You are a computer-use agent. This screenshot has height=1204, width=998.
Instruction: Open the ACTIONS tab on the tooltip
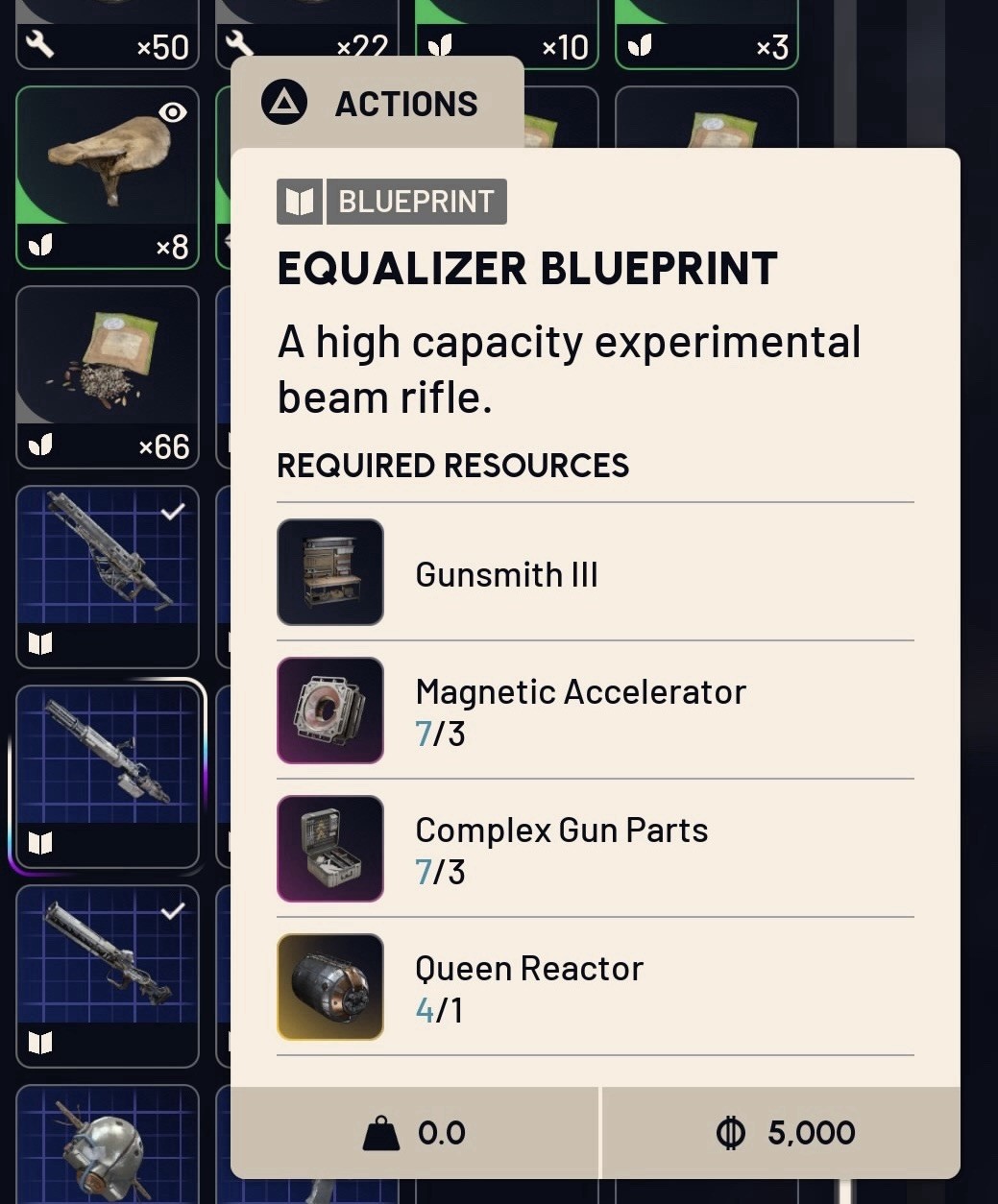(377, 104)
